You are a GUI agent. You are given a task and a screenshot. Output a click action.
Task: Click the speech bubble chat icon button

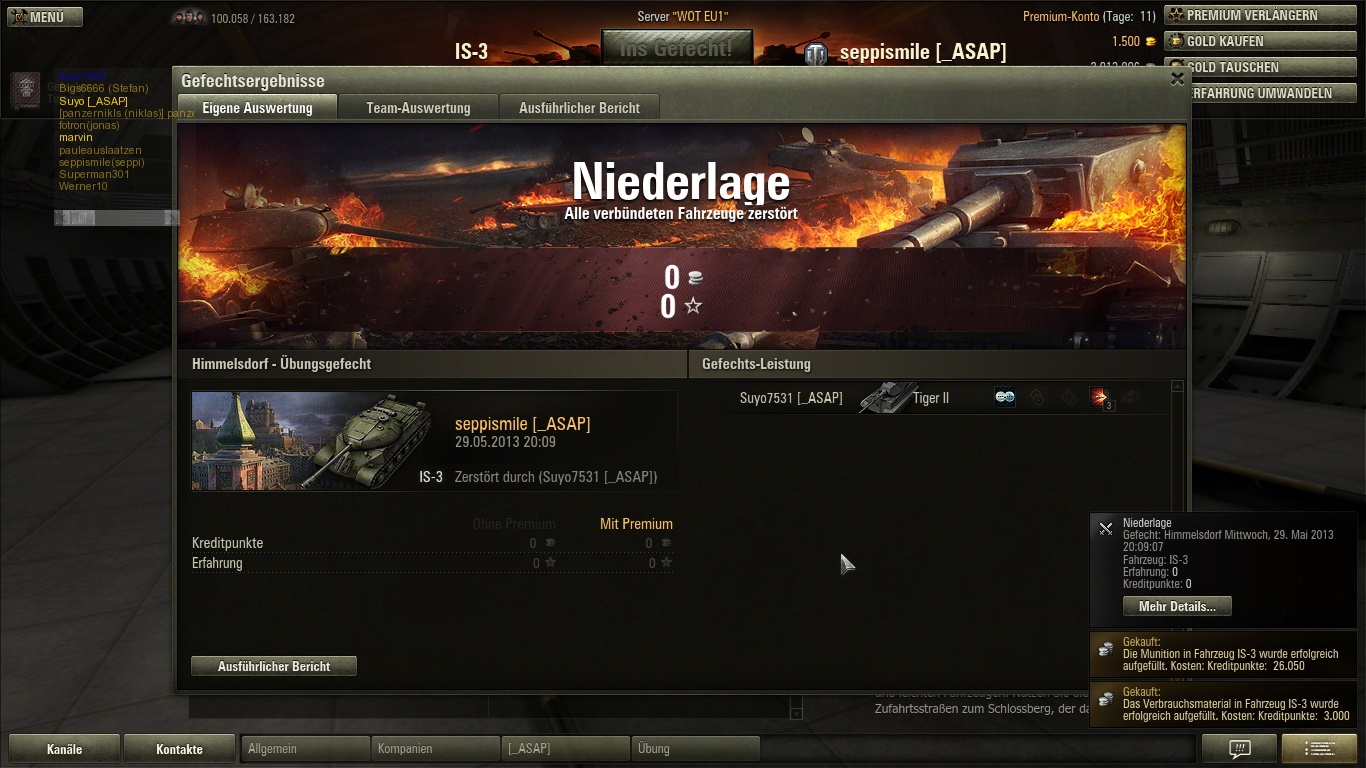(x=1239, y=748)
